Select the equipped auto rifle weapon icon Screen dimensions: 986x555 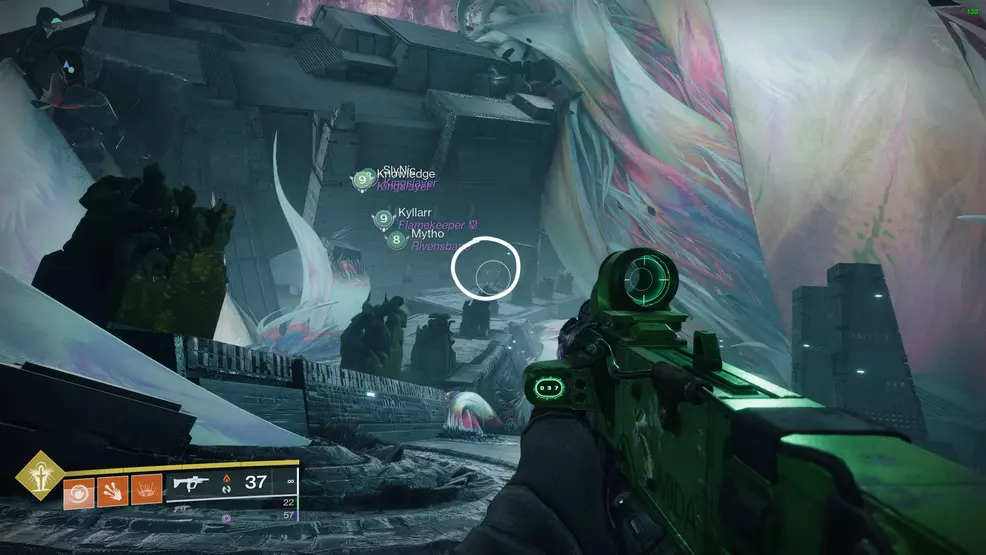click(x=191, y=483)
